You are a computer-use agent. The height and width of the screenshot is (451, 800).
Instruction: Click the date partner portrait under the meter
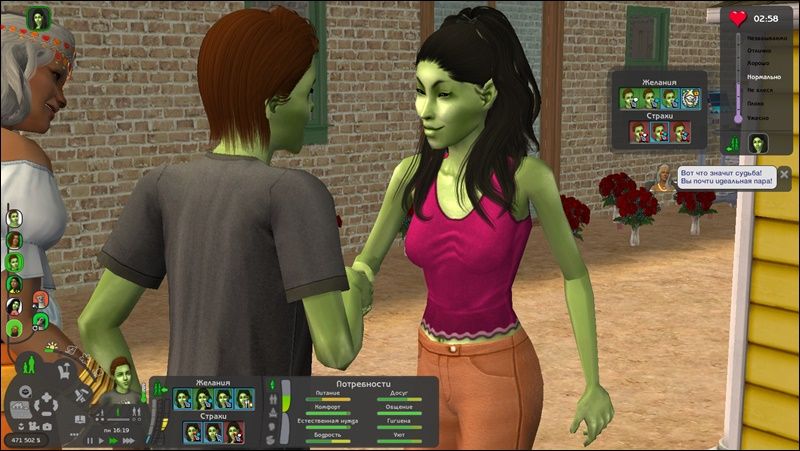[758, 142]
